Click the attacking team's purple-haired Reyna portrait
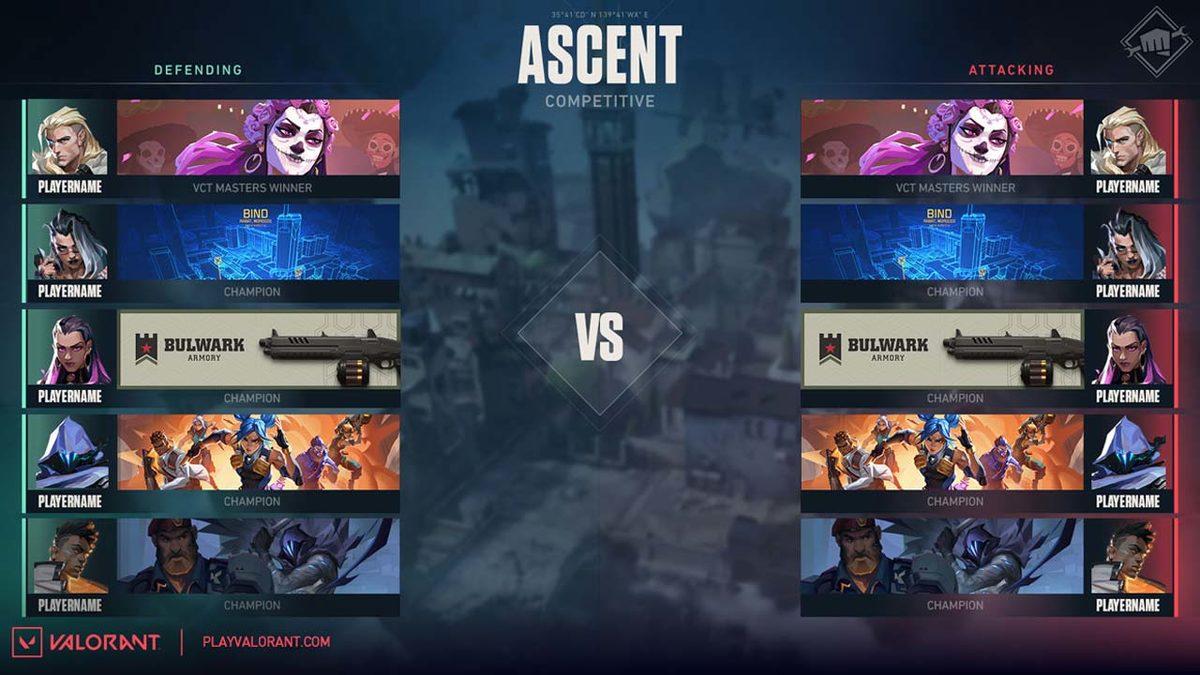This screenshot has width=1200, height=675. (1128, 349)
